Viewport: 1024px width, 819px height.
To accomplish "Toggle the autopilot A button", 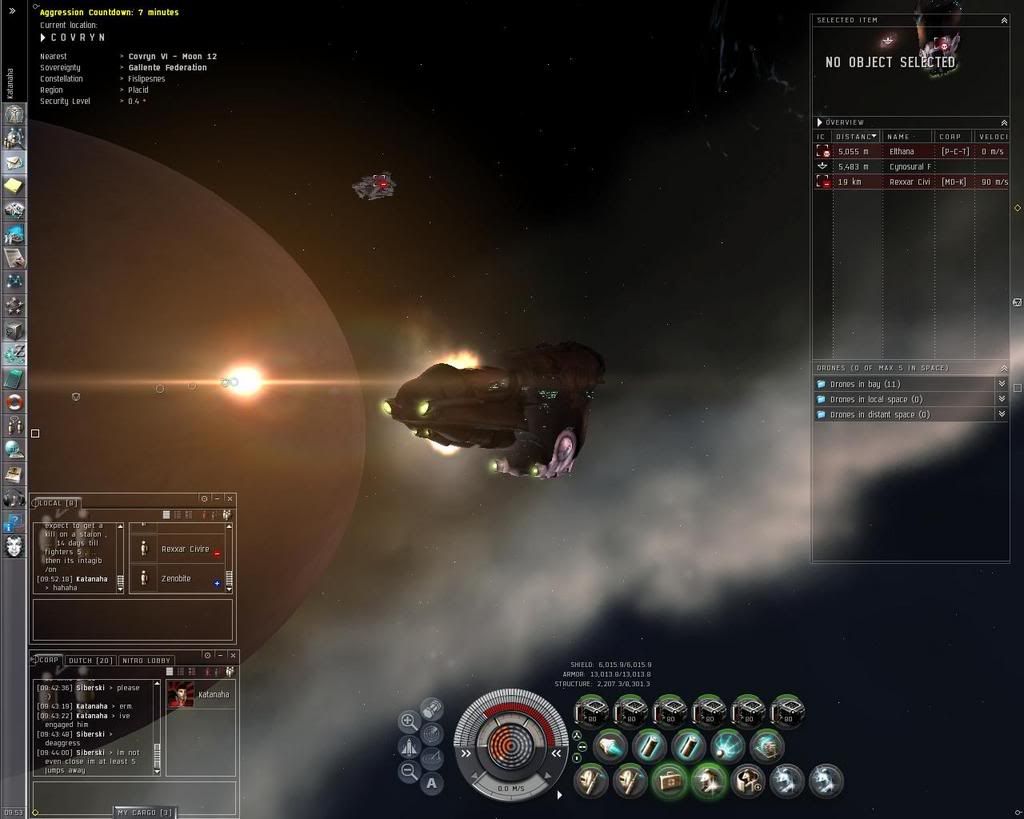I will [432, 783].
